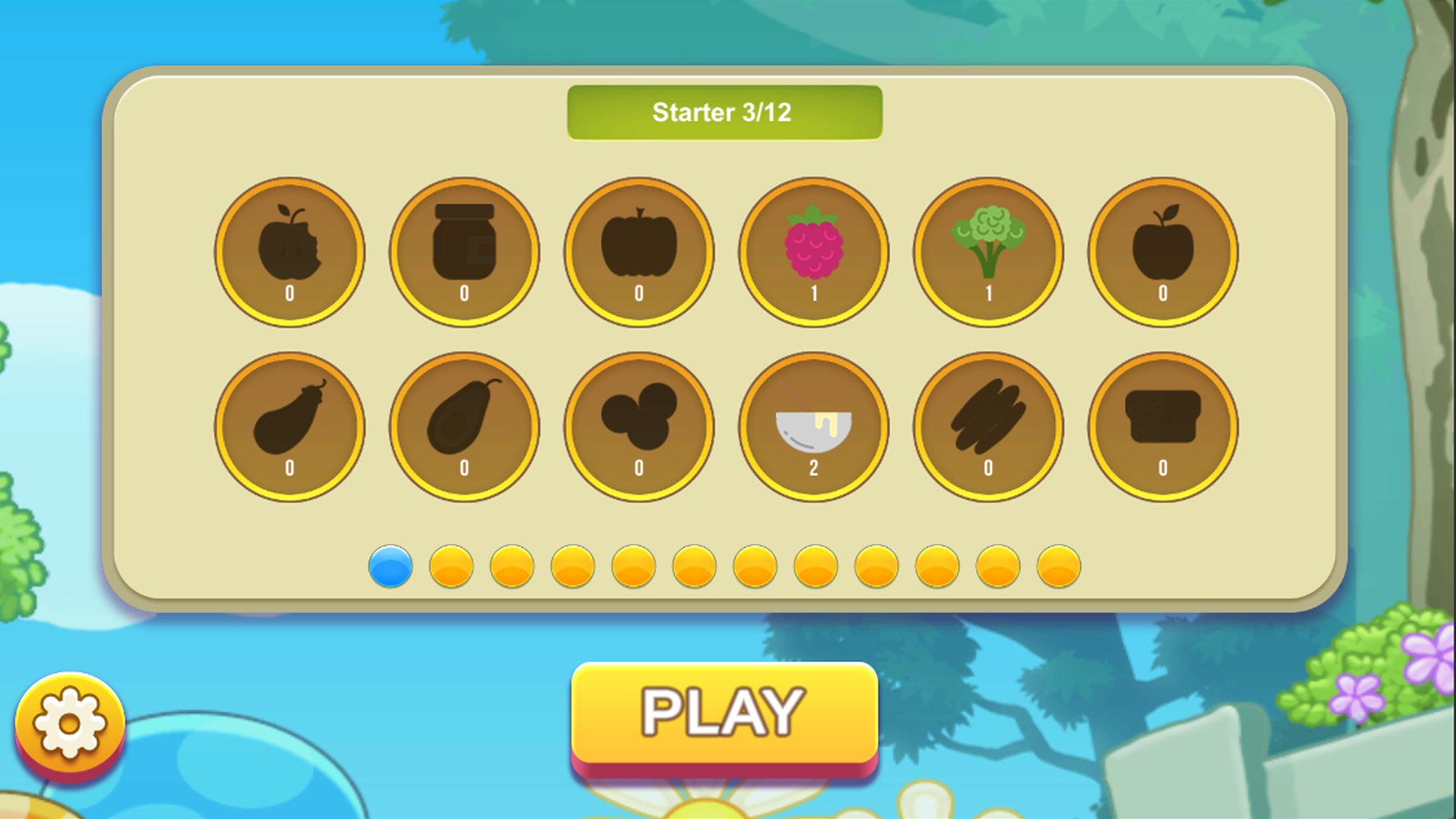The height and width of the screenshot is (819, 1456).
Task: Click the whole apple silhouette badge
Action: coord(1163,250)
